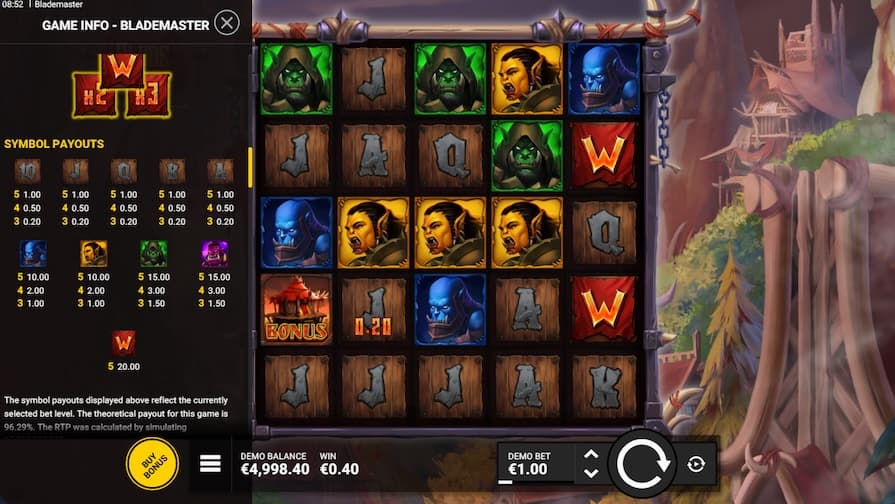Spin the reels with the circular arrow button
The image size is (895, 504).
pyautogui.click(x=641, y=463)
